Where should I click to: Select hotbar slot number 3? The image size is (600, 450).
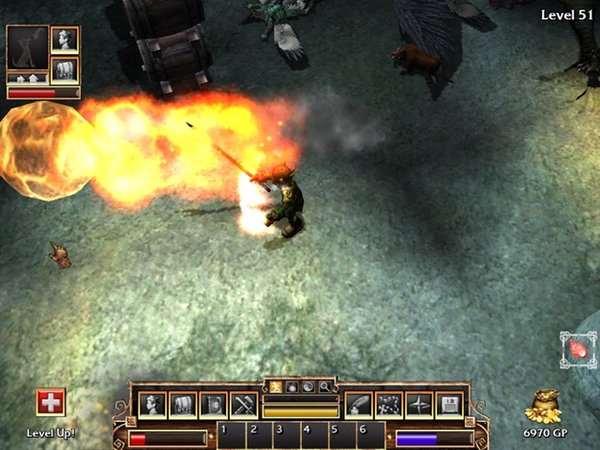pos(286,435)
